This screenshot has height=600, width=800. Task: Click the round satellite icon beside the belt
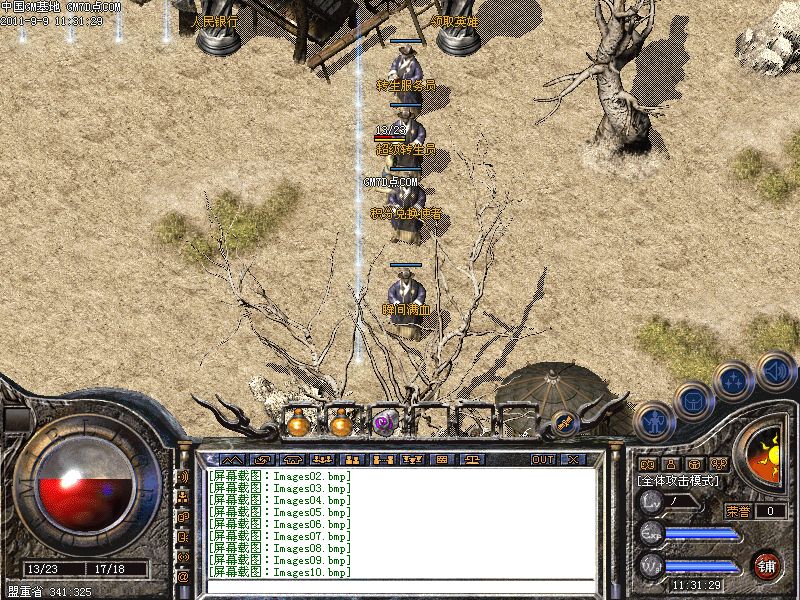[562, 422]
